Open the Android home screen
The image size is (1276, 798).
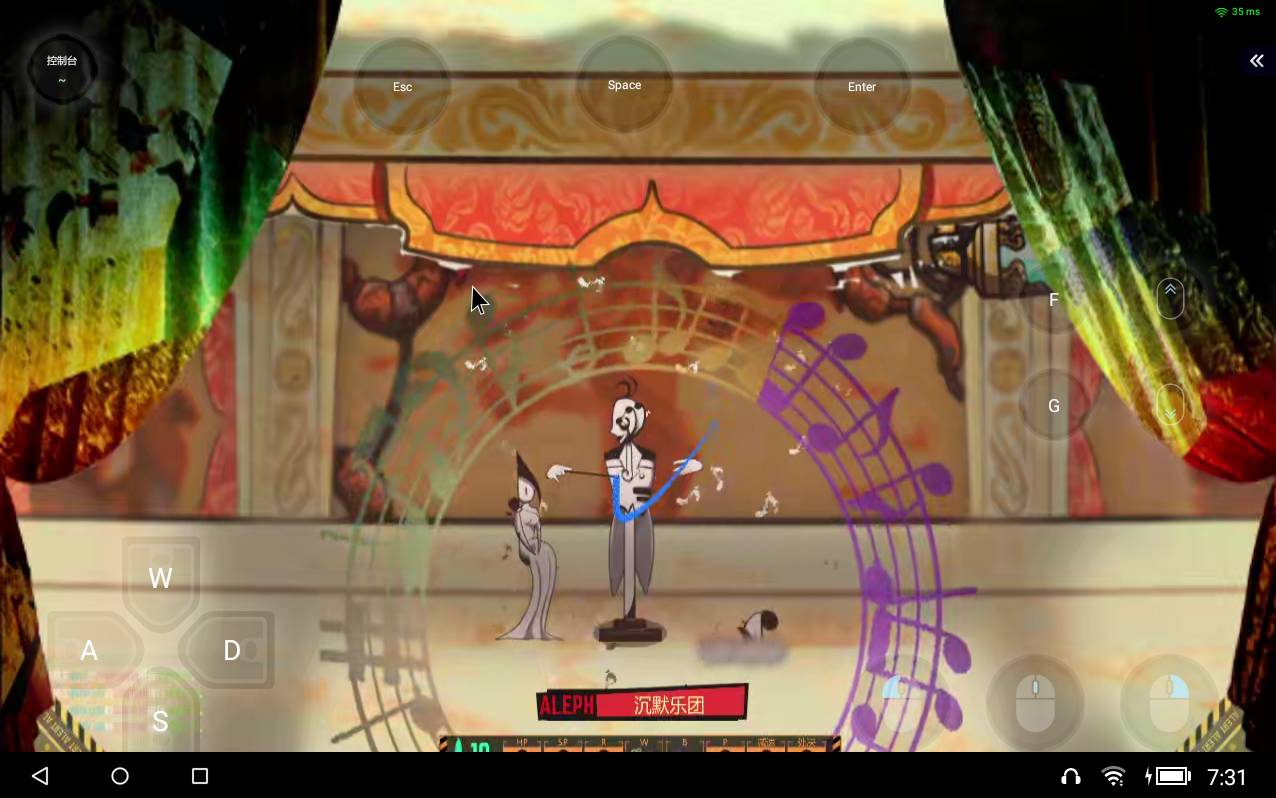[120, 776]
